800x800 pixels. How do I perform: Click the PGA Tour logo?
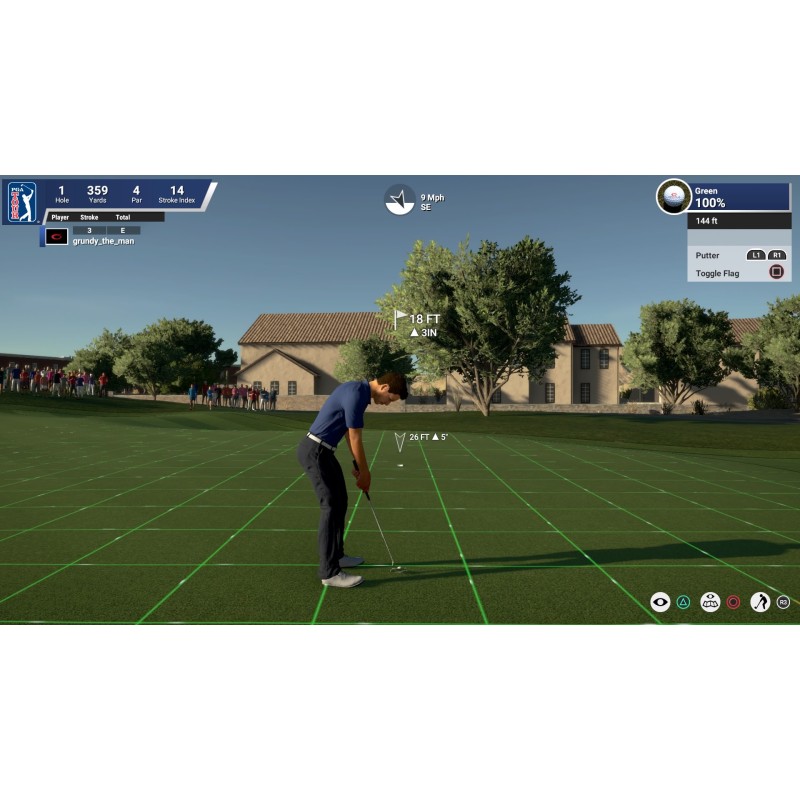click(21, 201)
